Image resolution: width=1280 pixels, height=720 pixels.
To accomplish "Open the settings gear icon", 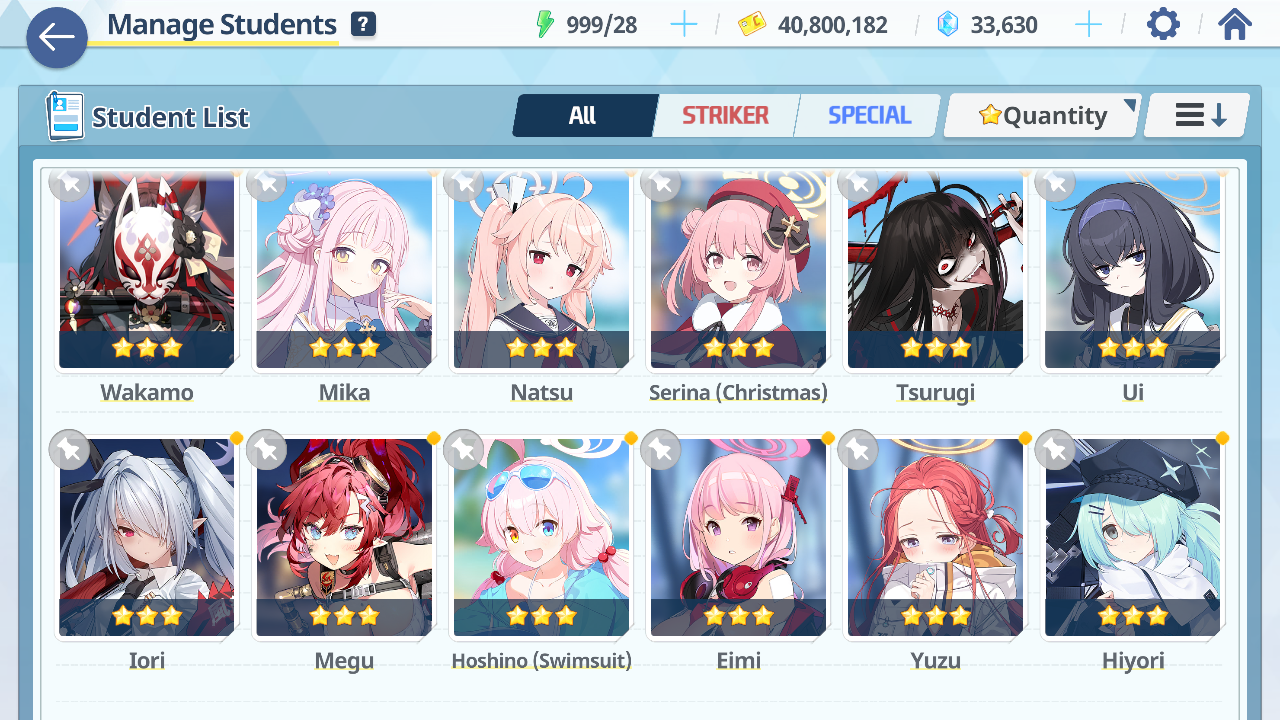I will tap(1163, 24).
